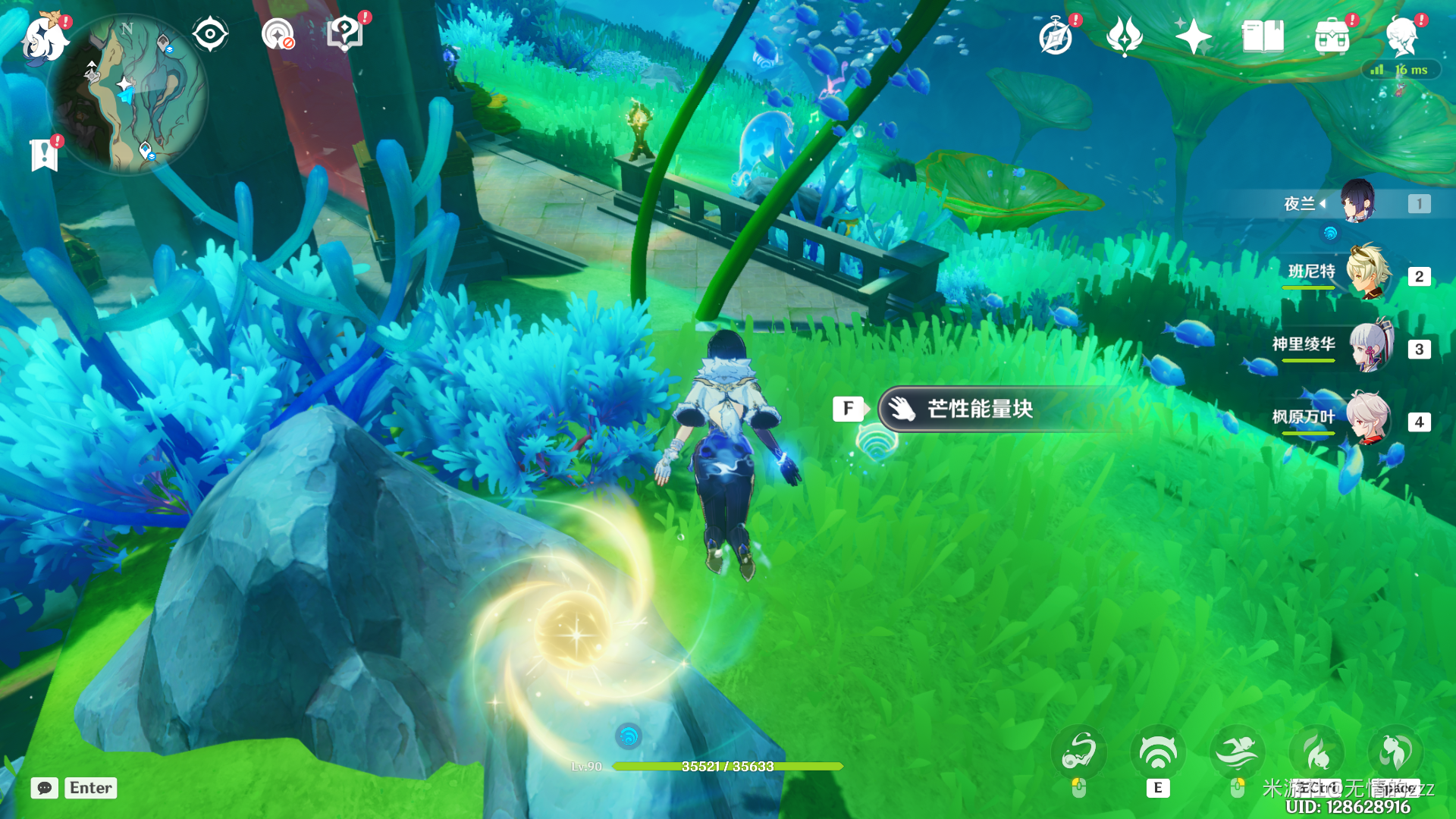Screen dimensions: 1456x819
Task: Open the quest bookmark icon with alert
Action: (x=45, y=155)
